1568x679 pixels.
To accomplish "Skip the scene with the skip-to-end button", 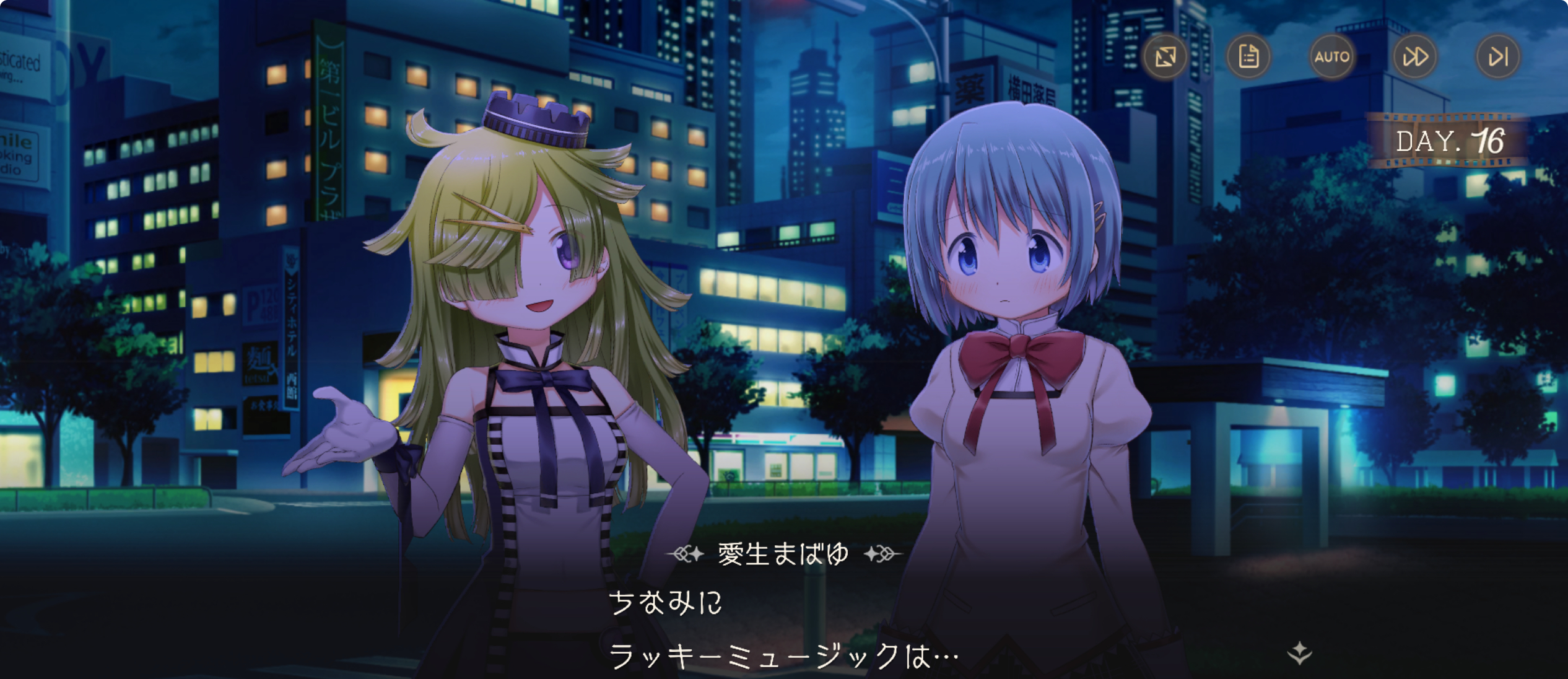I will 1498,57.
